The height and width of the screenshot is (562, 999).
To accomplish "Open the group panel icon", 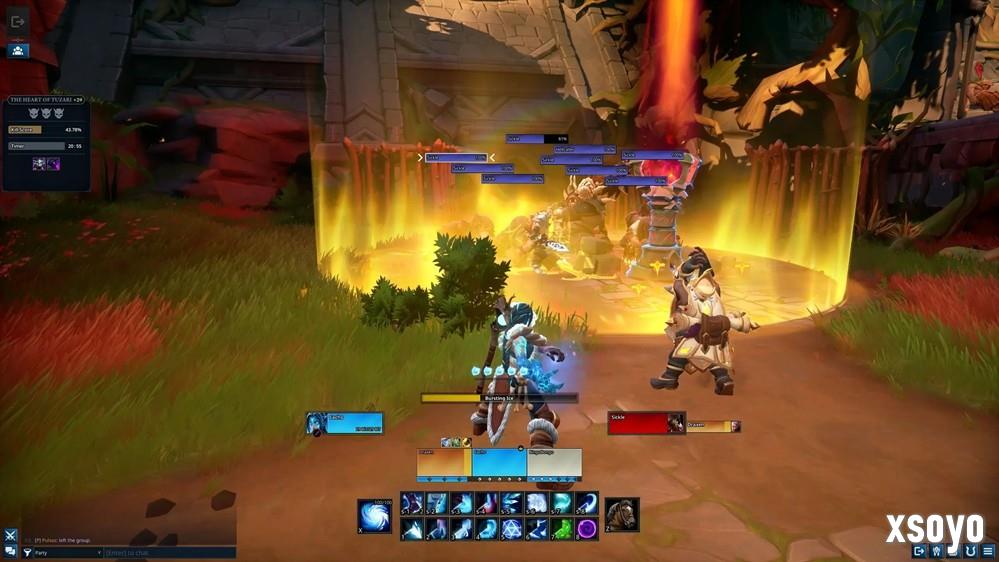I will tap(18, 50).
